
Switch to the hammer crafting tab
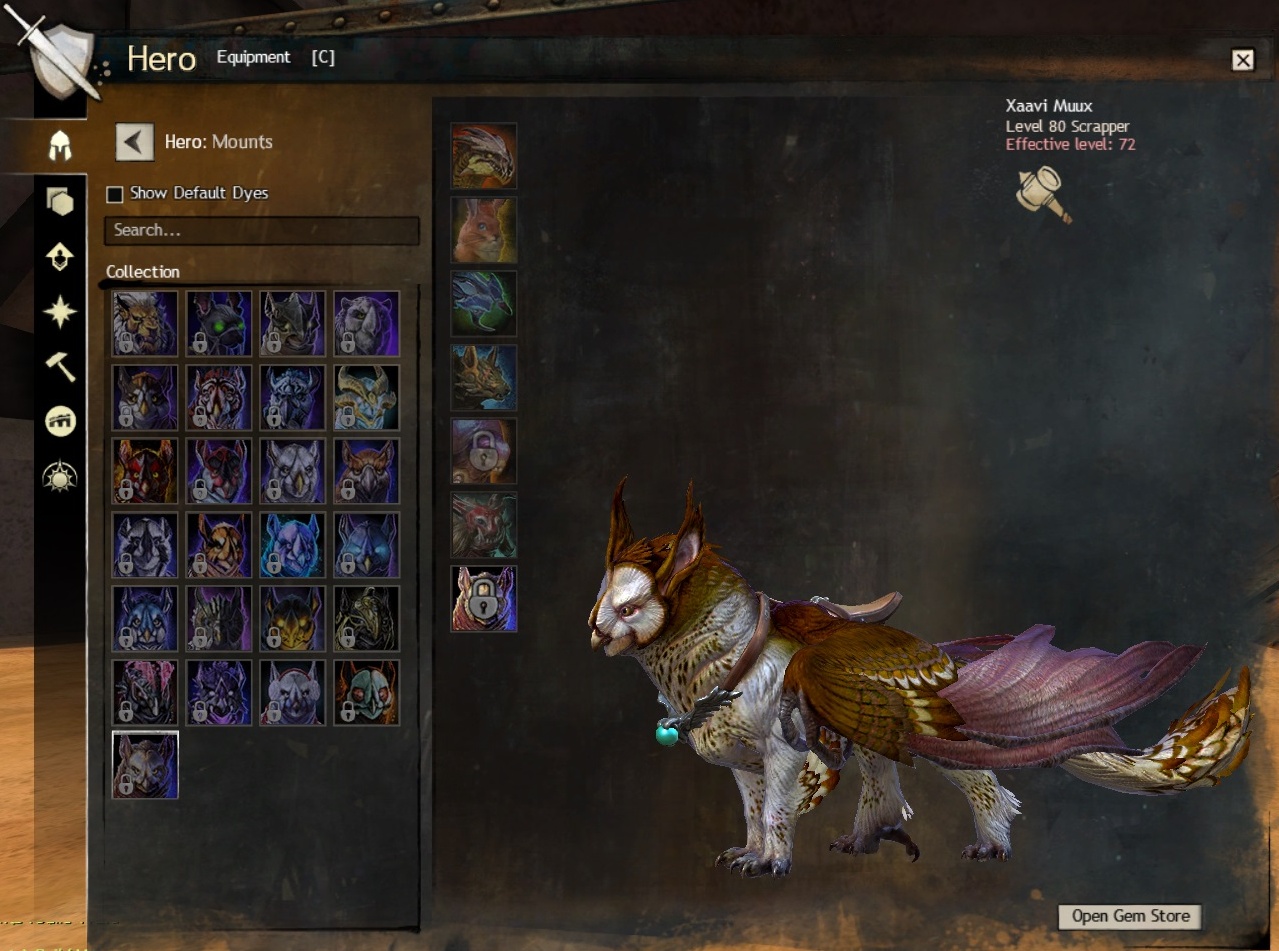click(60, 367)
